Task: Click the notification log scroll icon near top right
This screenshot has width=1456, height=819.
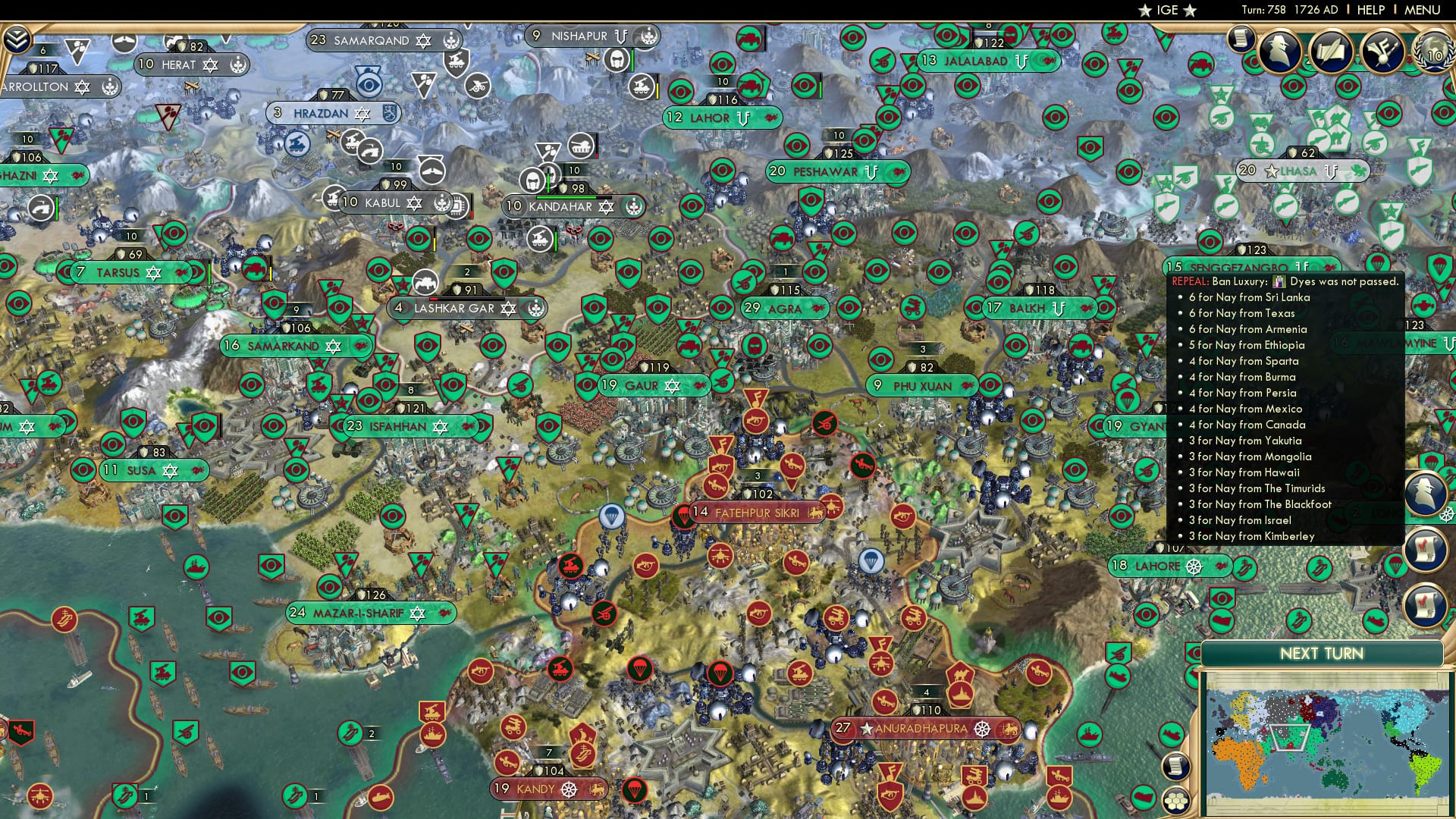Action: [1241, 39]
